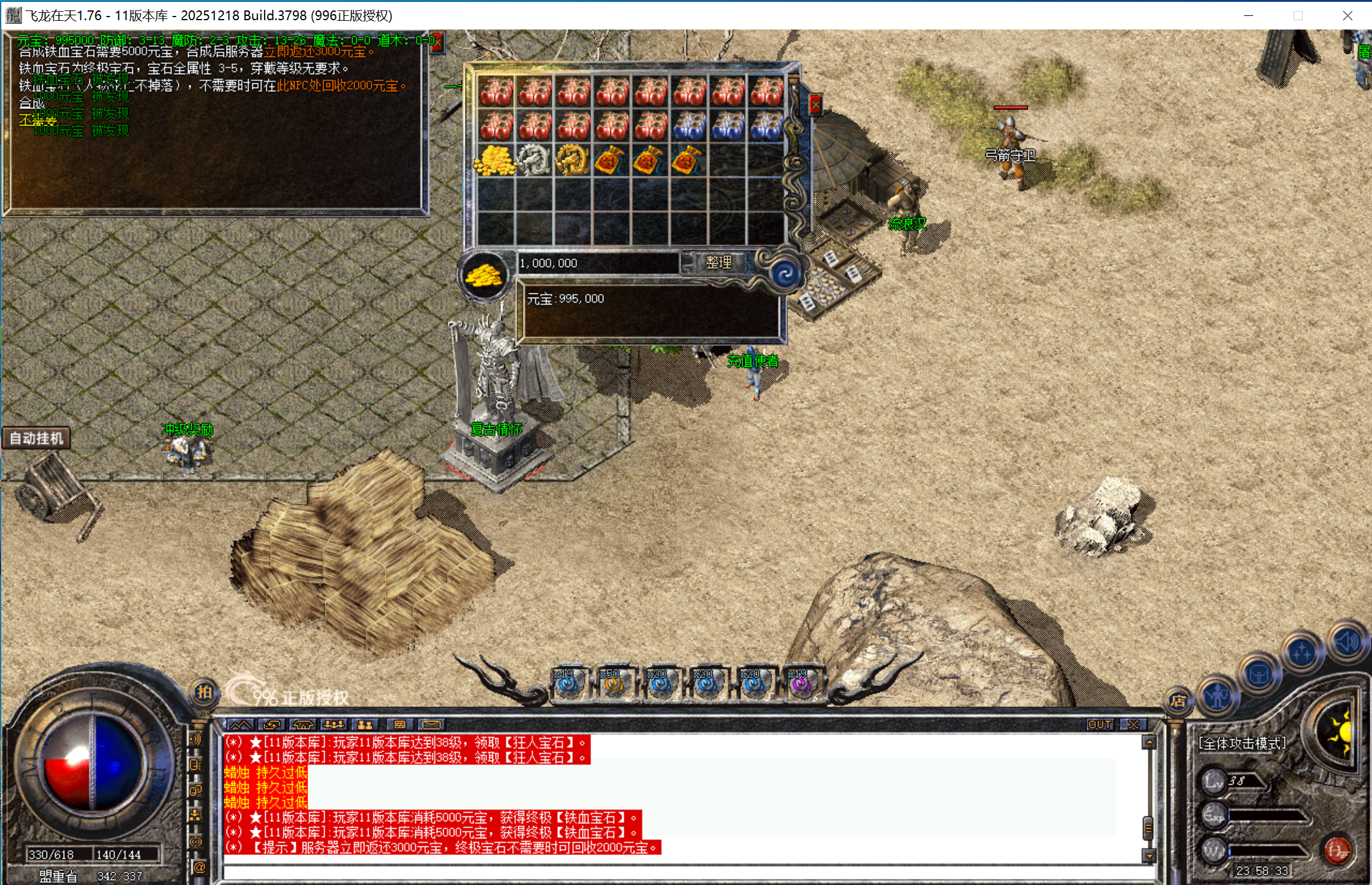The image size is (1372, 885).
Task: Open the mail envelope button in chat toolbar
Action: tap(432, 725)
